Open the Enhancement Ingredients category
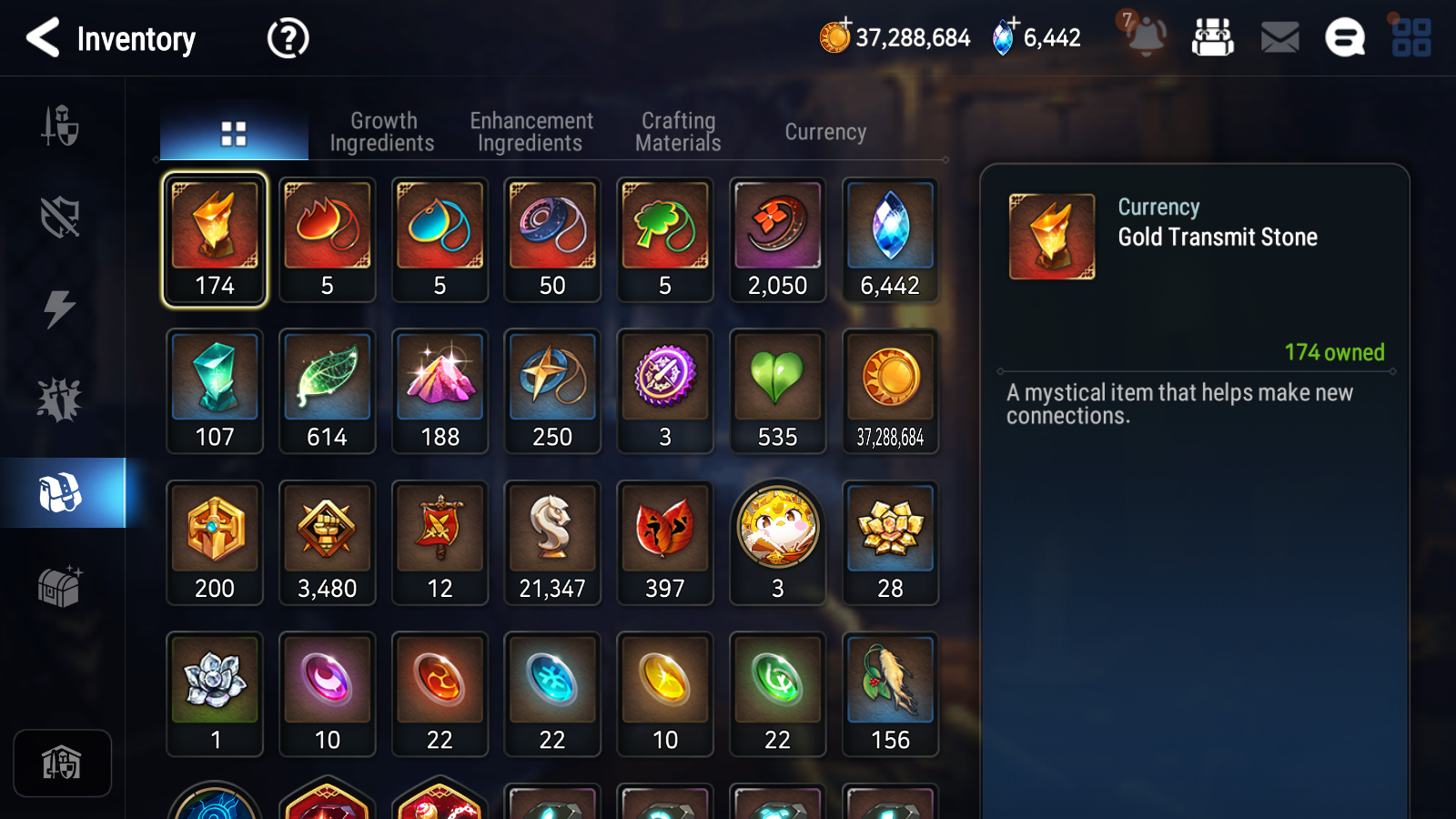The width and height of the screenshot is (1456, 819). (x=531, y=131)
